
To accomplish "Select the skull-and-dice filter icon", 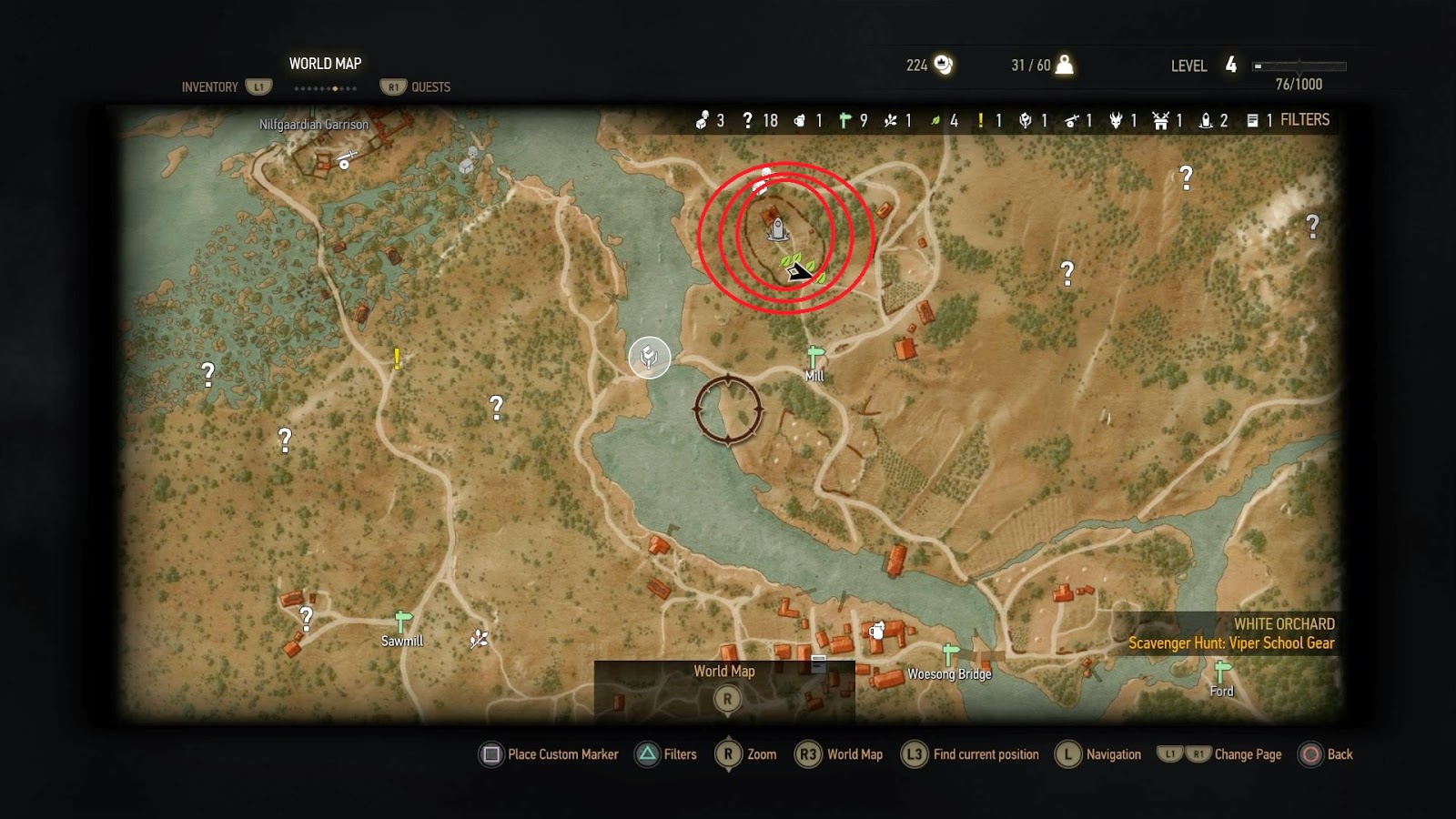I will point(702,119).
